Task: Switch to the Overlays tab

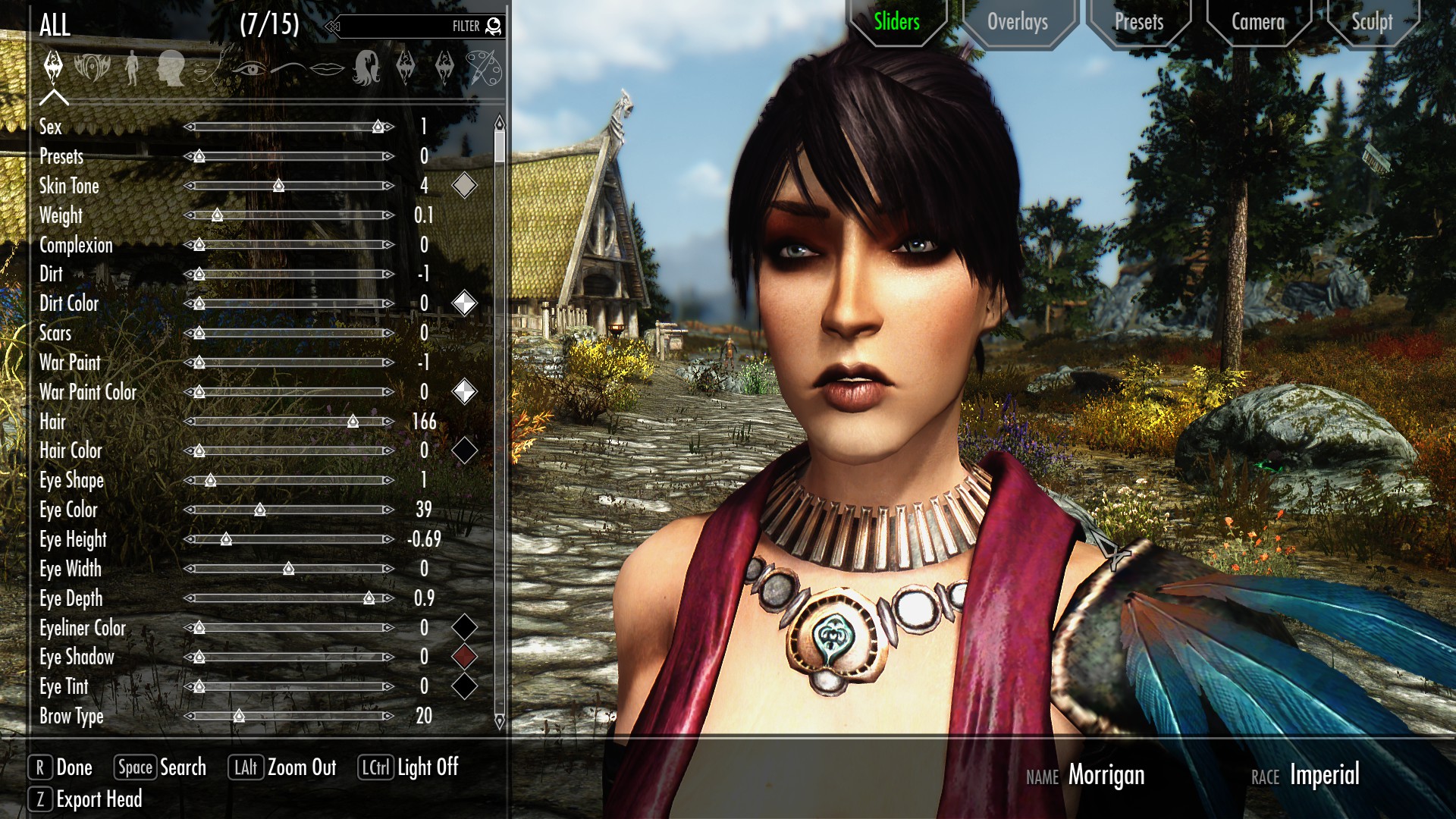Action: click(x=1018, y=22)
